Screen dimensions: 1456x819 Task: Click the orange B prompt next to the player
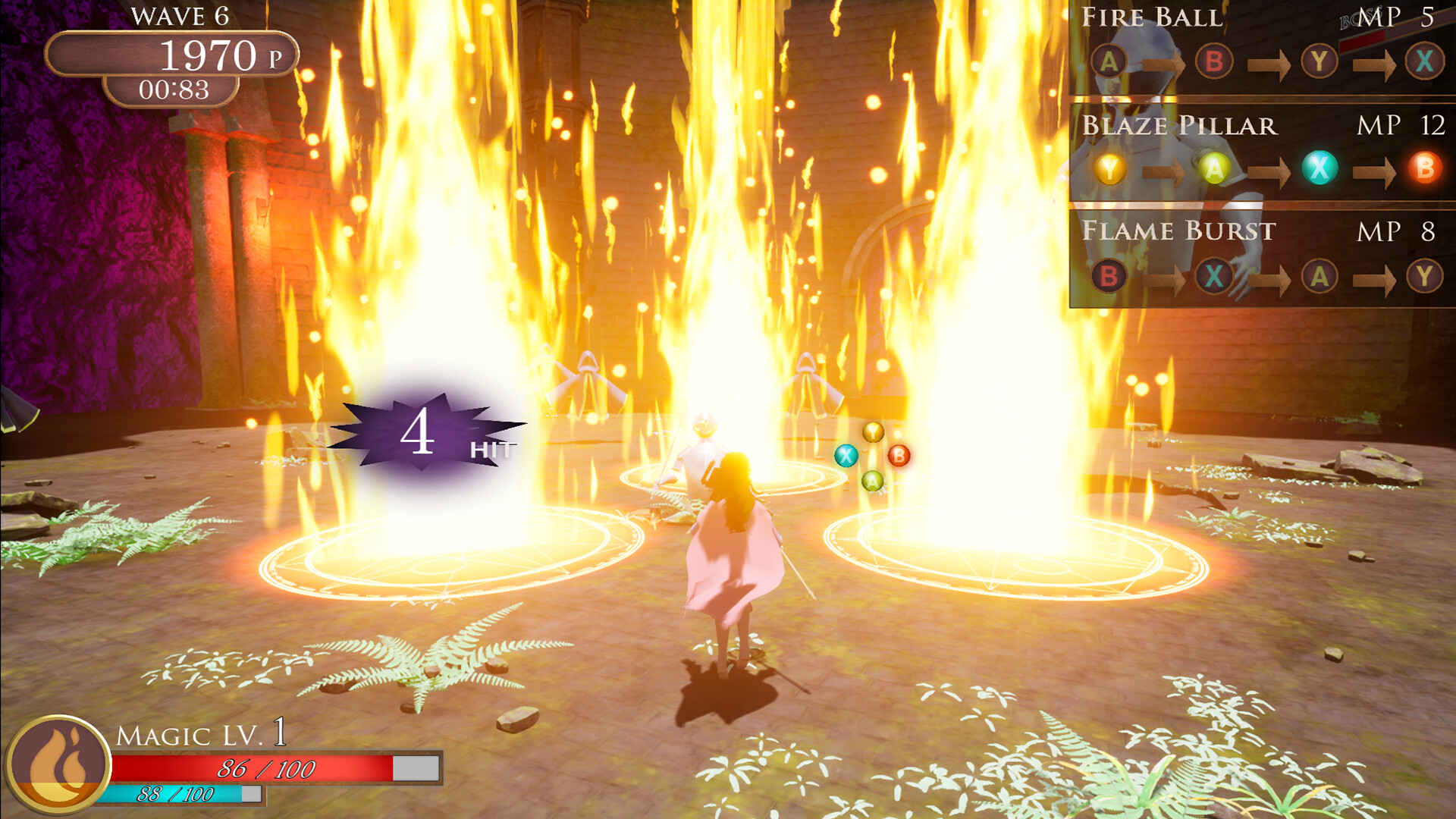pos(900,457)
